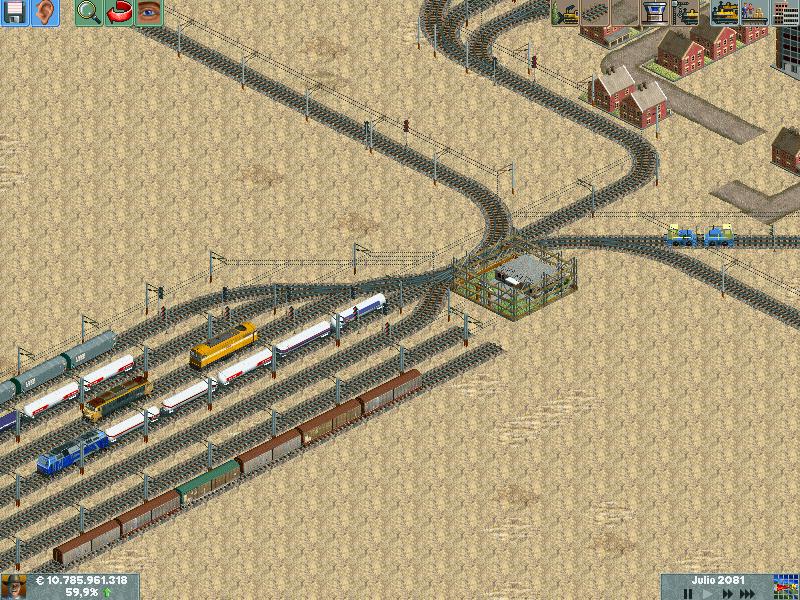This screenshot has height=600, width=800.
Task: Open the passengers and cargo menu
Action: point(754,13)
